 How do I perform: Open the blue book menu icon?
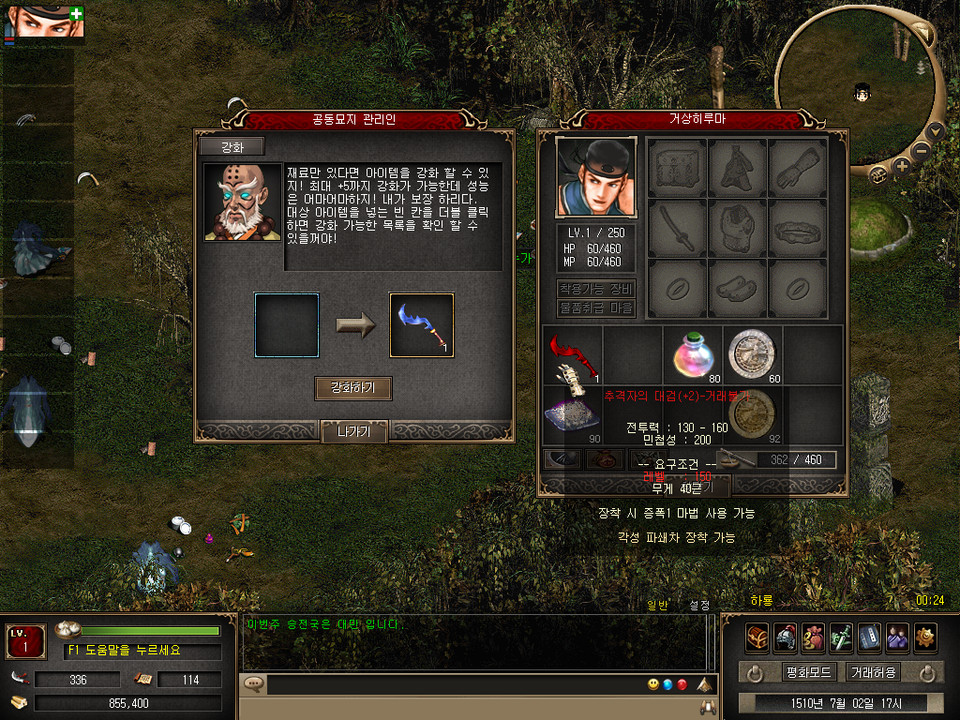tap(869, 636)
